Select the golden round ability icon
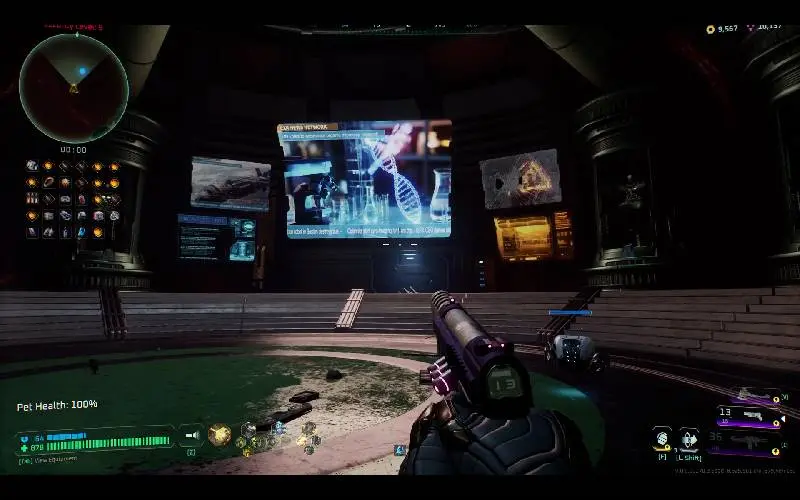This screenshot has width=800, height=500. click(219, 434)
